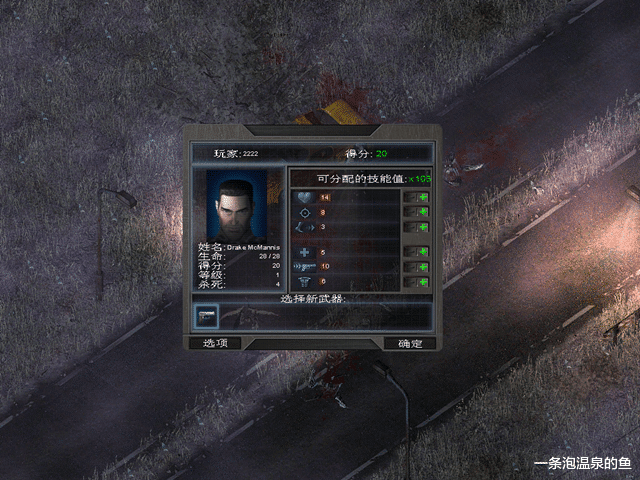The image size is (640, 480).
Task: Increase the medical cross skill
Action: [x=424, y=252]
